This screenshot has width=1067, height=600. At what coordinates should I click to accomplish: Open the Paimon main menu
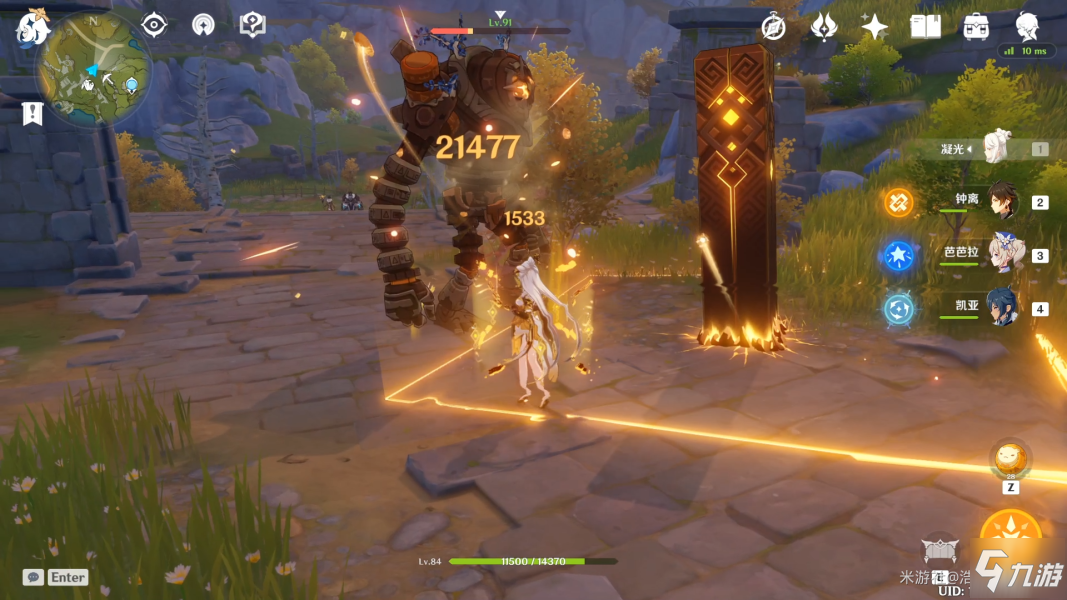33,27
